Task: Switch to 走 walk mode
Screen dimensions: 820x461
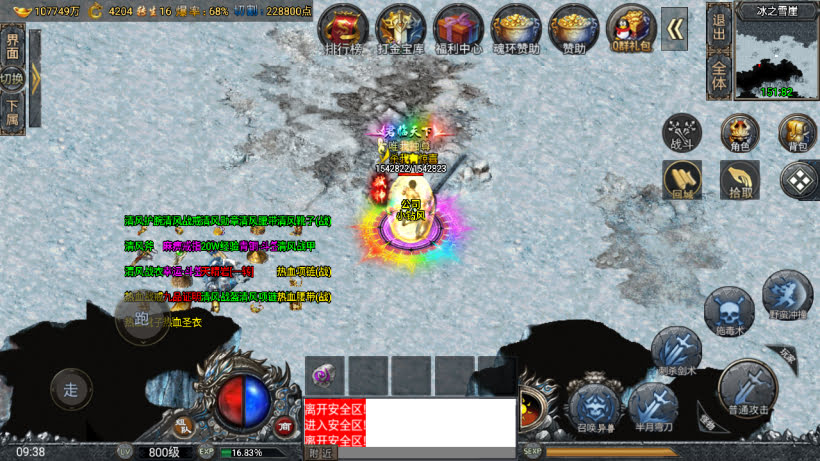Action: pos(70,390)
